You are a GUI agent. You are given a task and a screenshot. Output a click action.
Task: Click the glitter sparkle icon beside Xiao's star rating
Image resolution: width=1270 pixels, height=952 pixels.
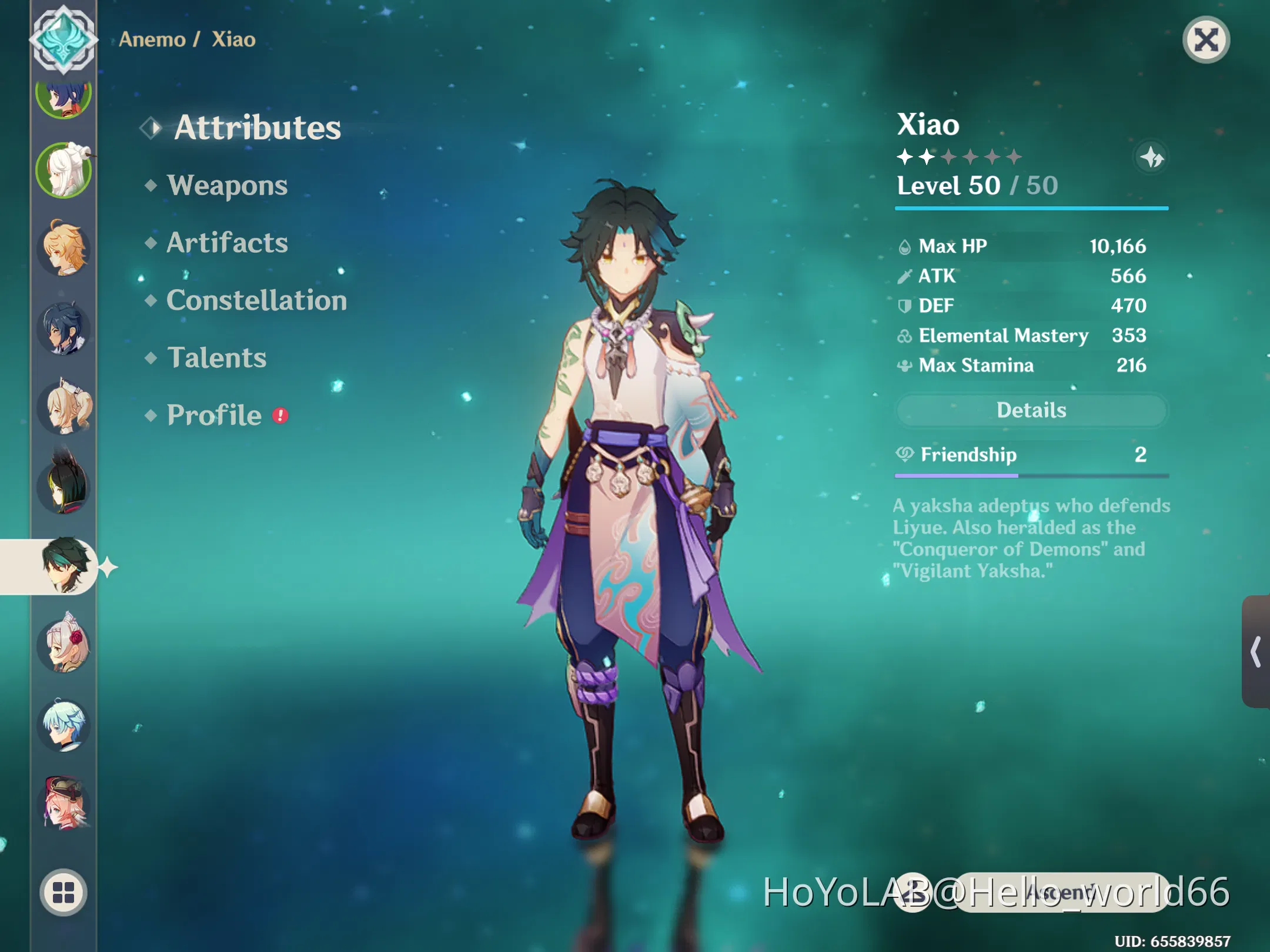[x=1151, y=157]
